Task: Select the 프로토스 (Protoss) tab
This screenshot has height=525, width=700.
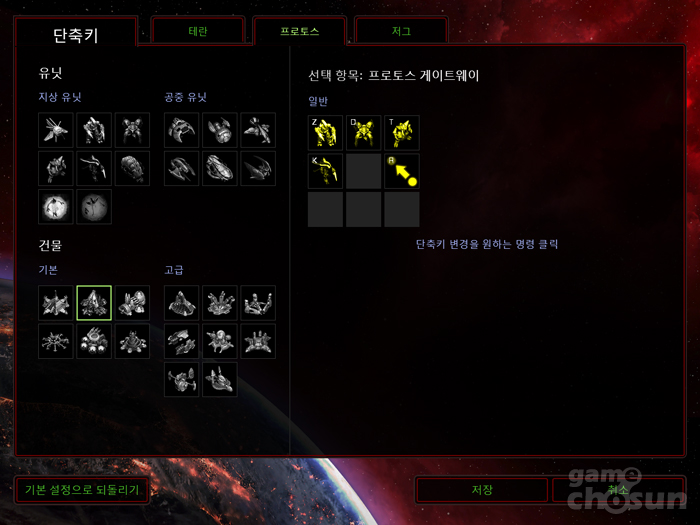Action: [299, 31]
